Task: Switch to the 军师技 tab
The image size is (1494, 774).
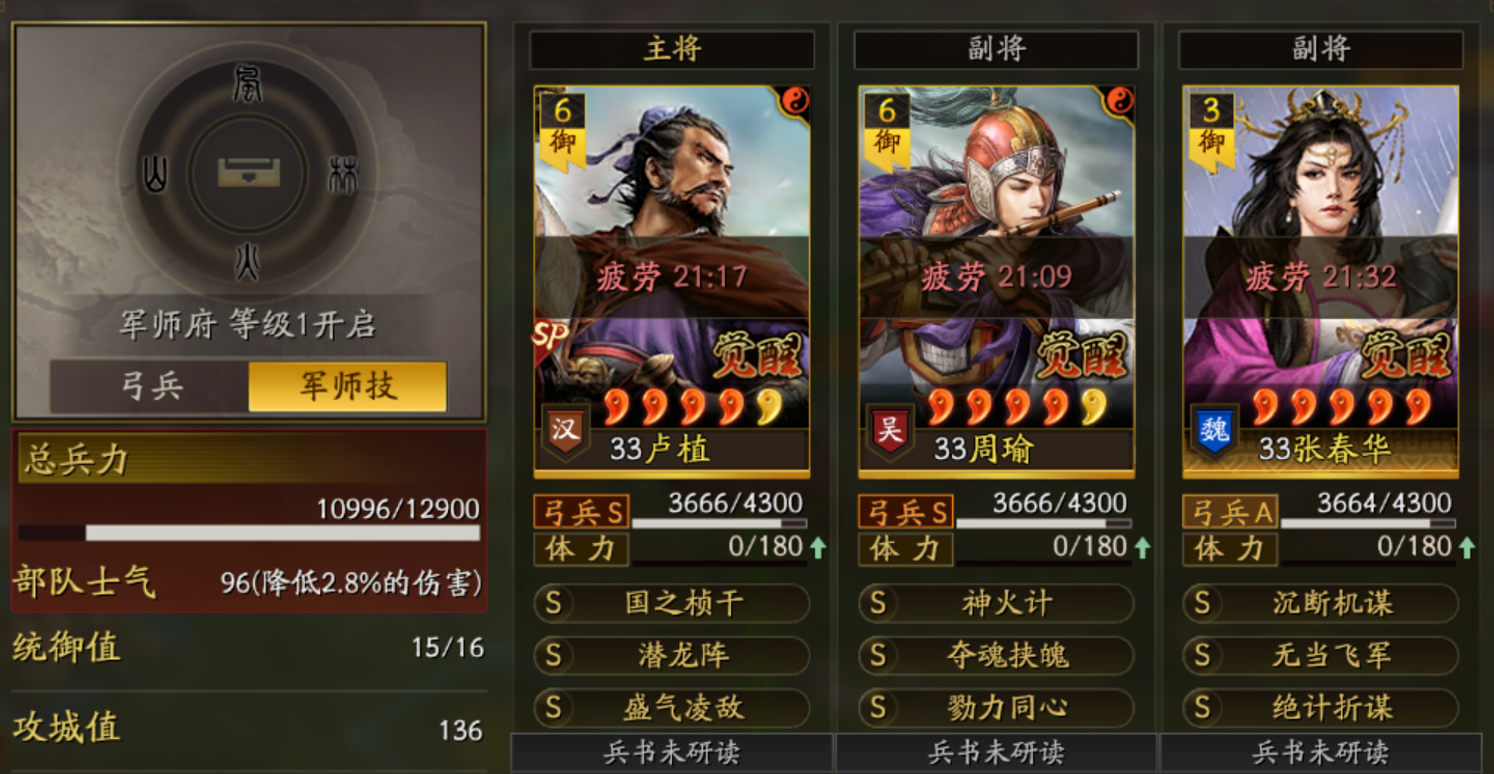Action: click(x=345, y=382)
